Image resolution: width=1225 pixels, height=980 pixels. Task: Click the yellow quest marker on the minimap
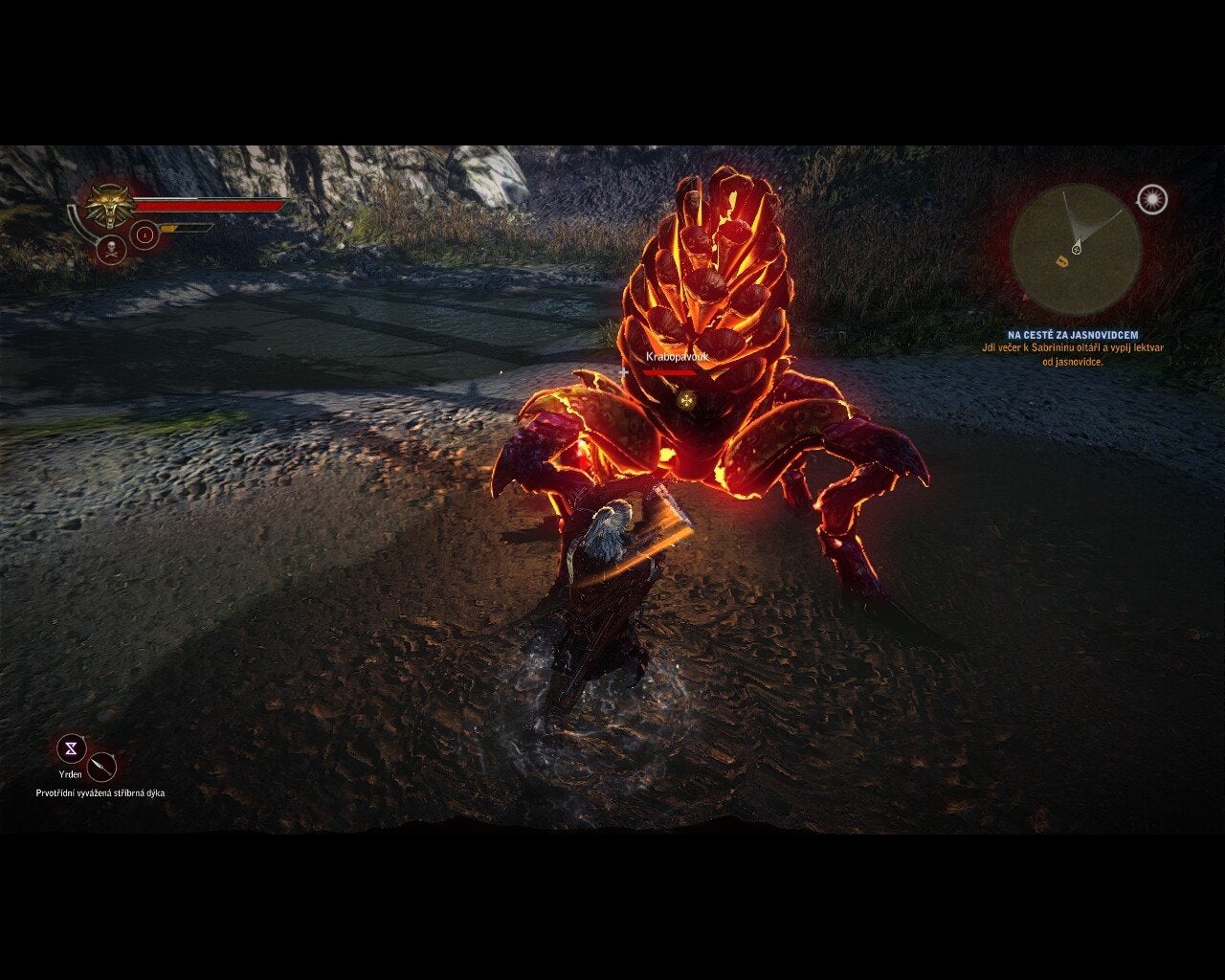[x=1061, y=260]
